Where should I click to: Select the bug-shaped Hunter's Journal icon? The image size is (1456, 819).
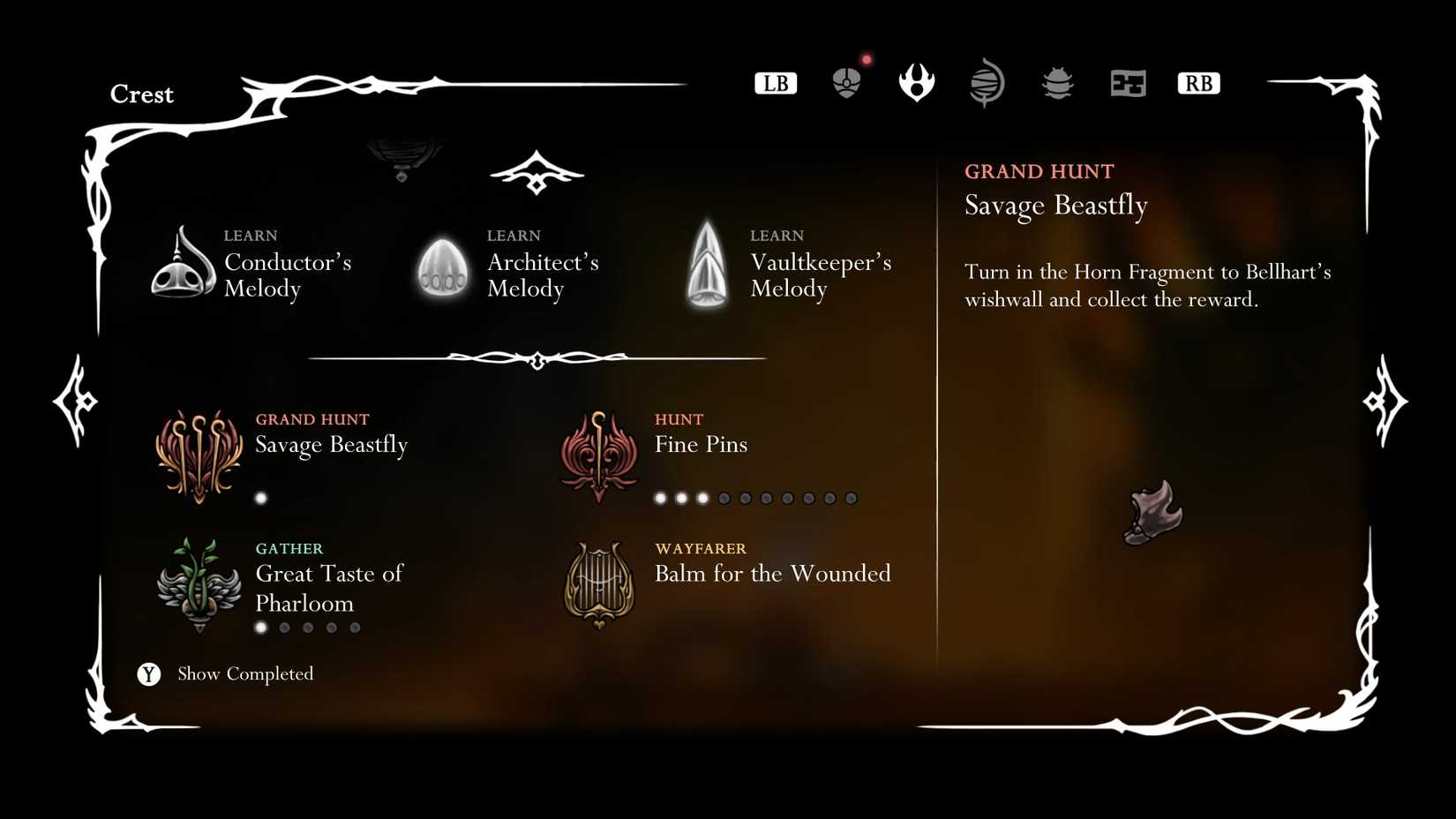pos(1057,82)
